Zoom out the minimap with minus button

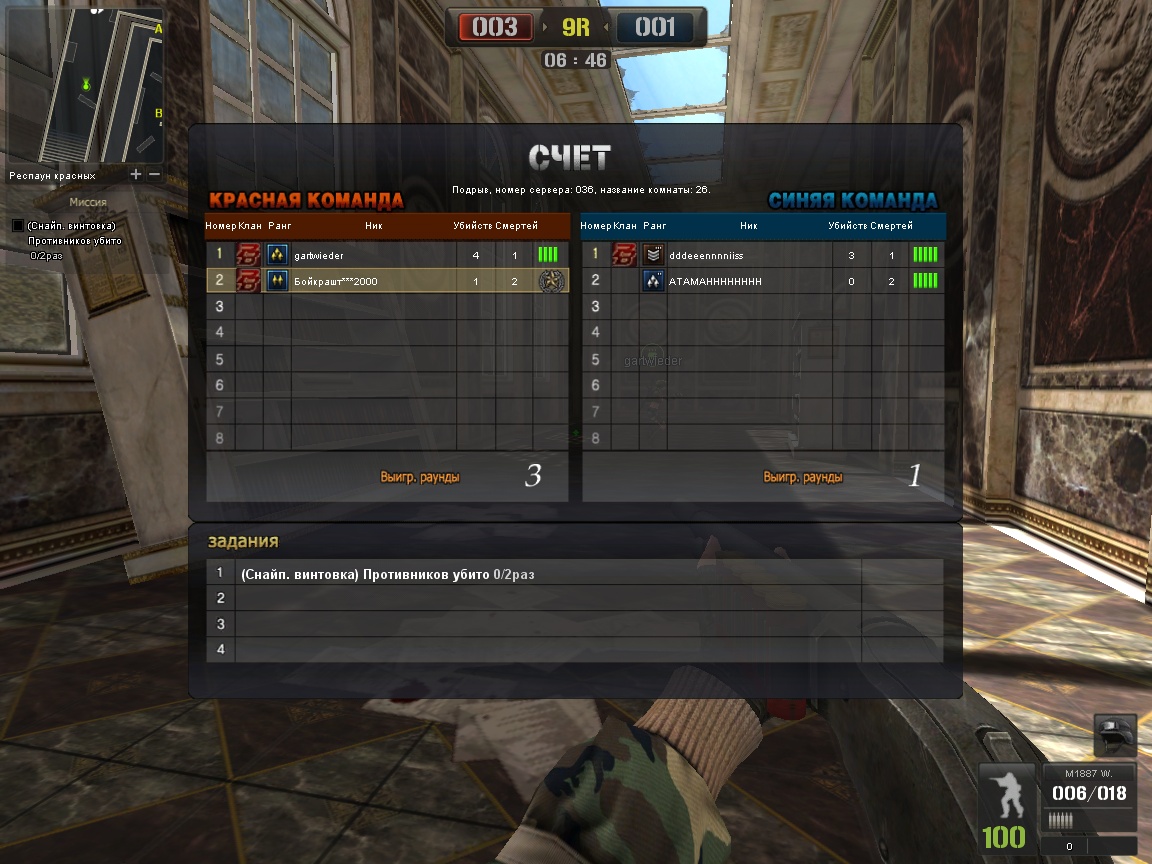point(154,175)
